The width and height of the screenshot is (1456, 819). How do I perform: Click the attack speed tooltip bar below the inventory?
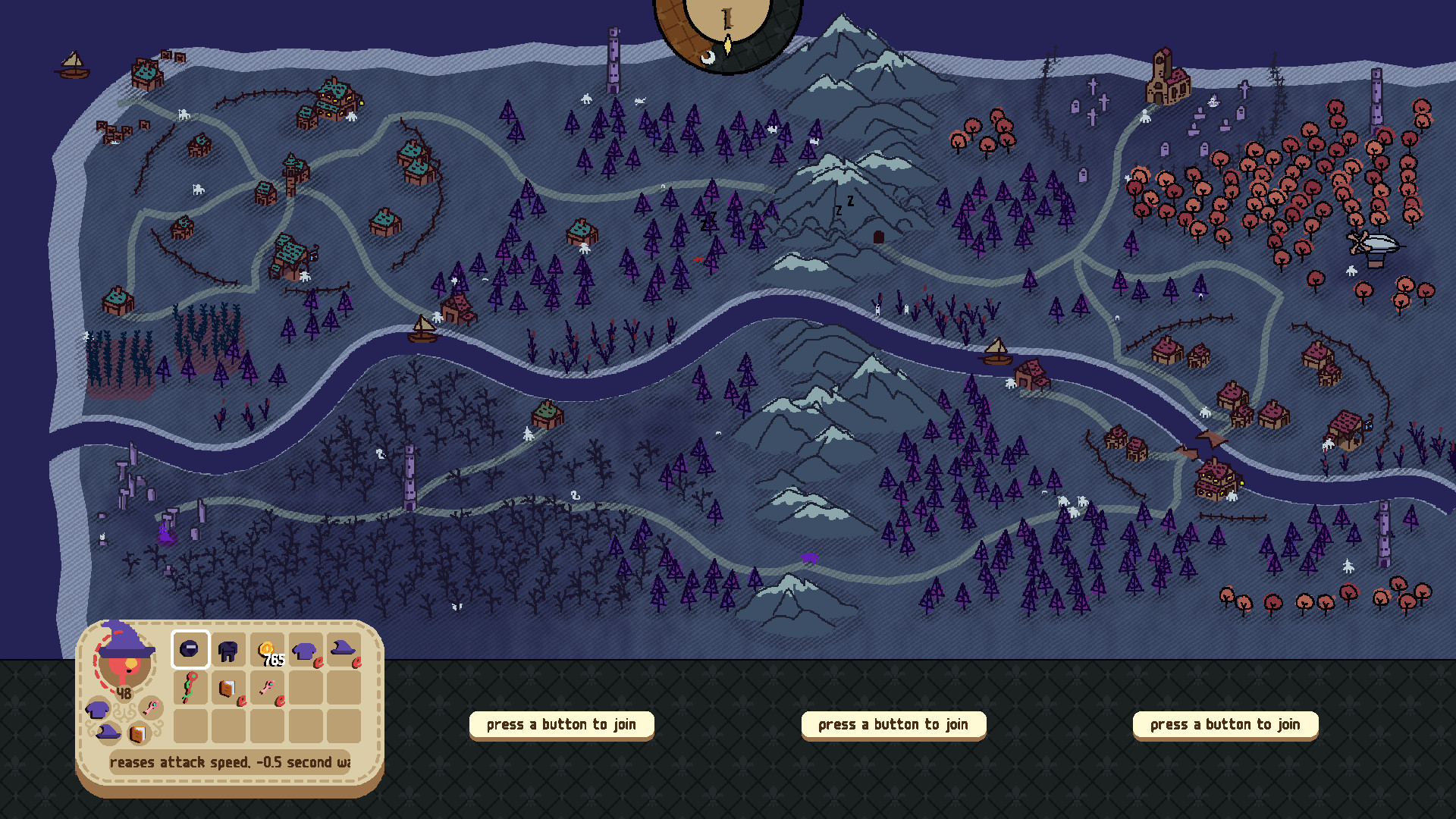tap(220, 762)
